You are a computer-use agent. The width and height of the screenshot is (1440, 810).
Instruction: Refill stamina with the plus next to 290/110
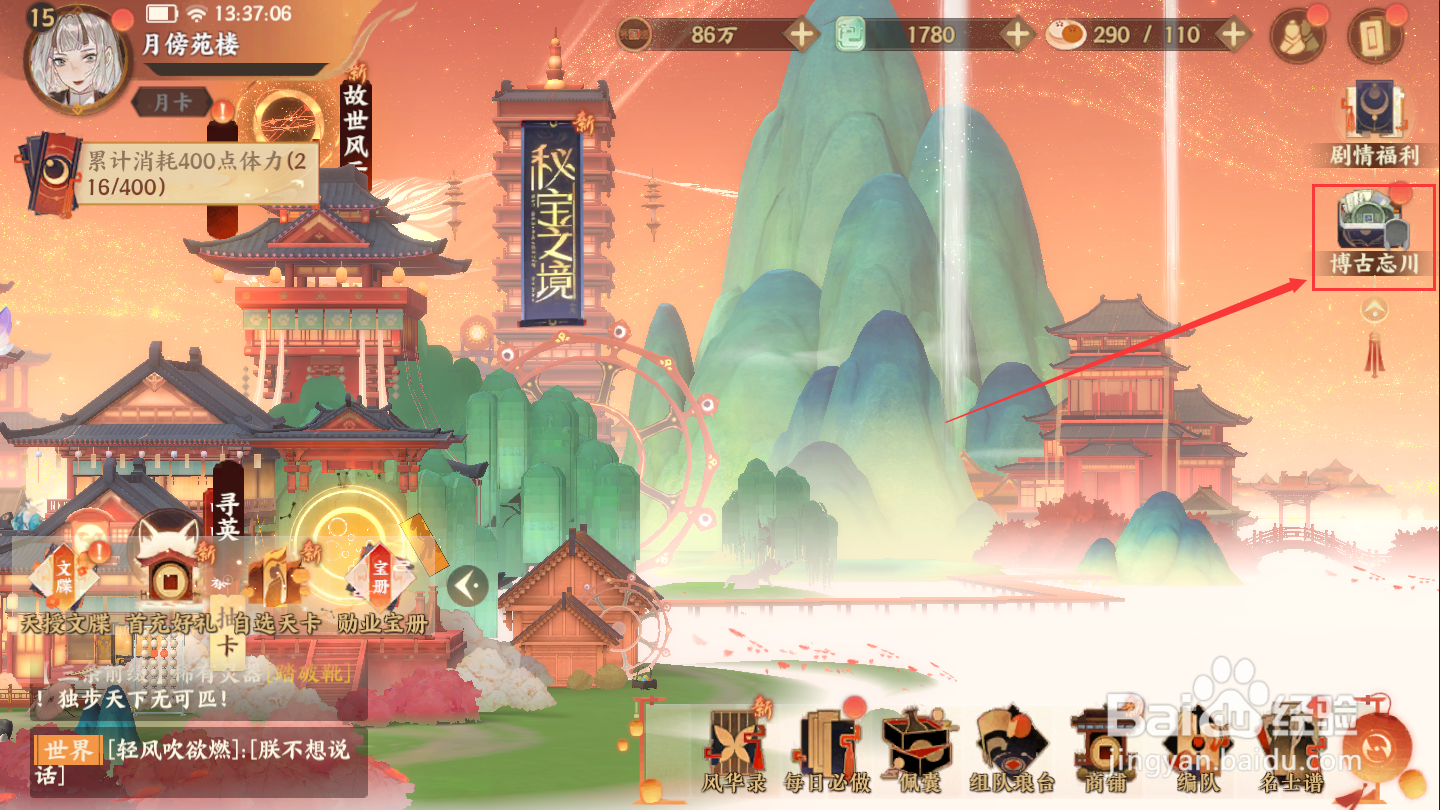click(1235, 35)
